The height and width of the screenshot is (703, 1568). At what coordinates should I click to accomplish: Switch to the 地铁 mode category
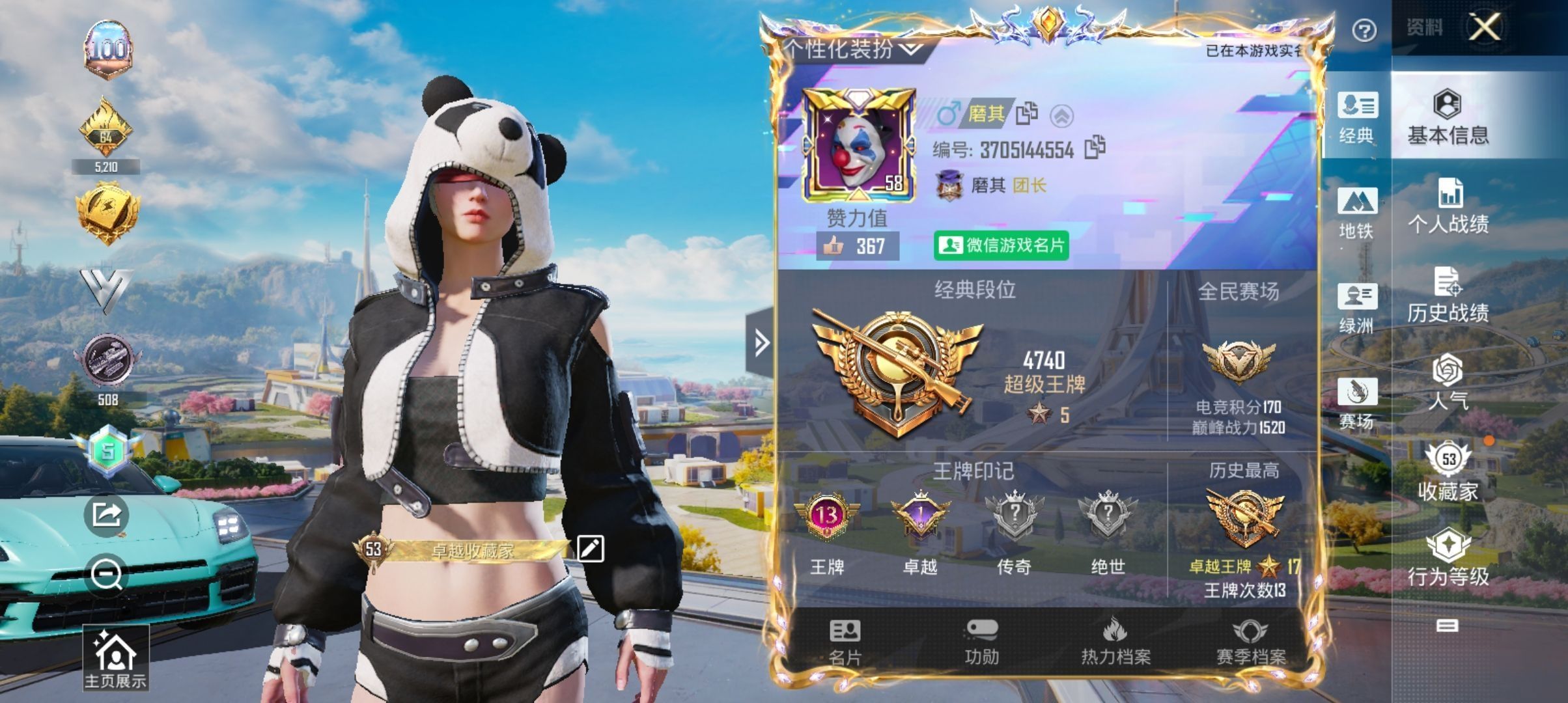coord(1356,212)
